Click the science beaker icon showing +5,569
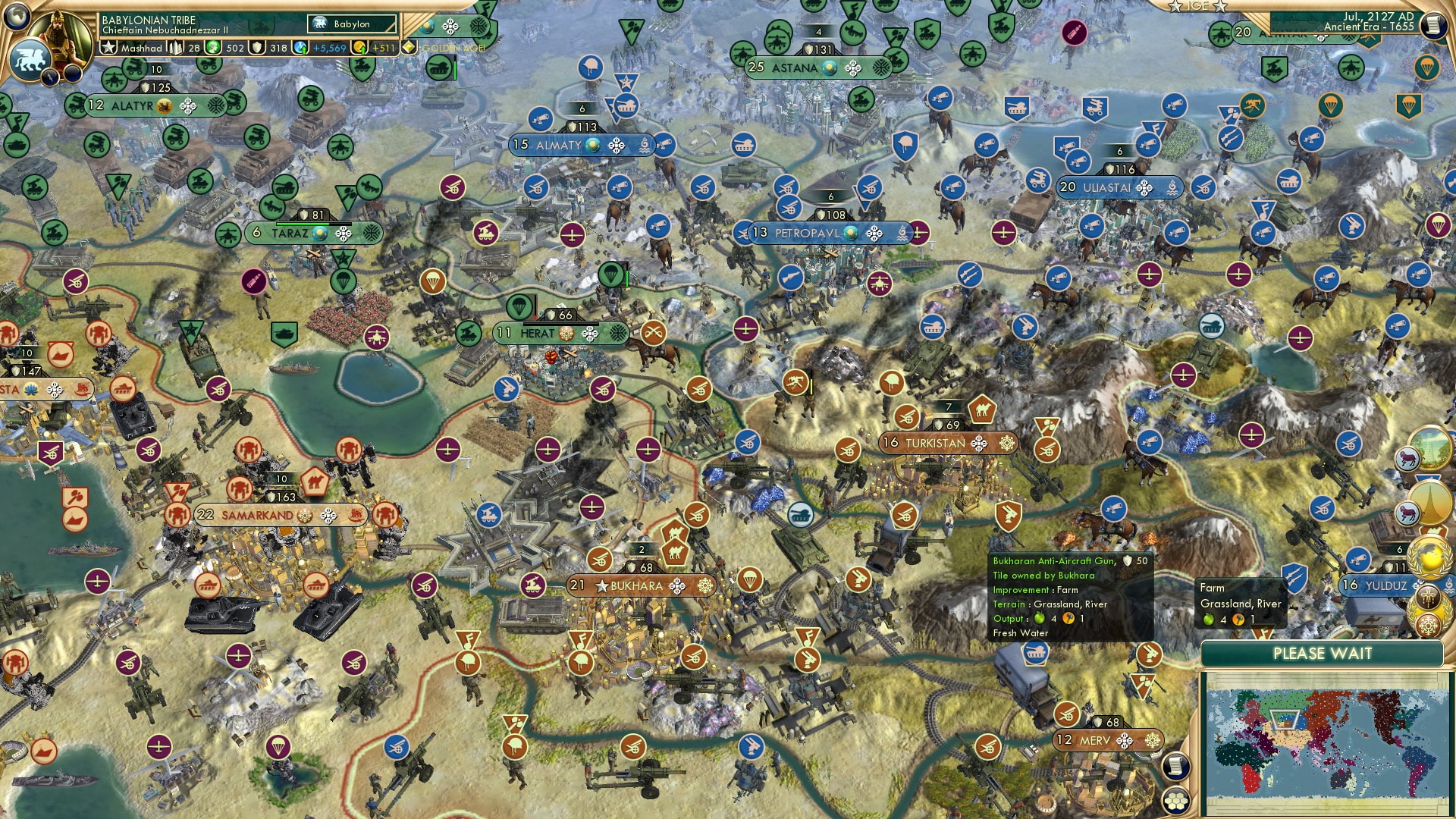The image size is (1456, 819). 299,47
